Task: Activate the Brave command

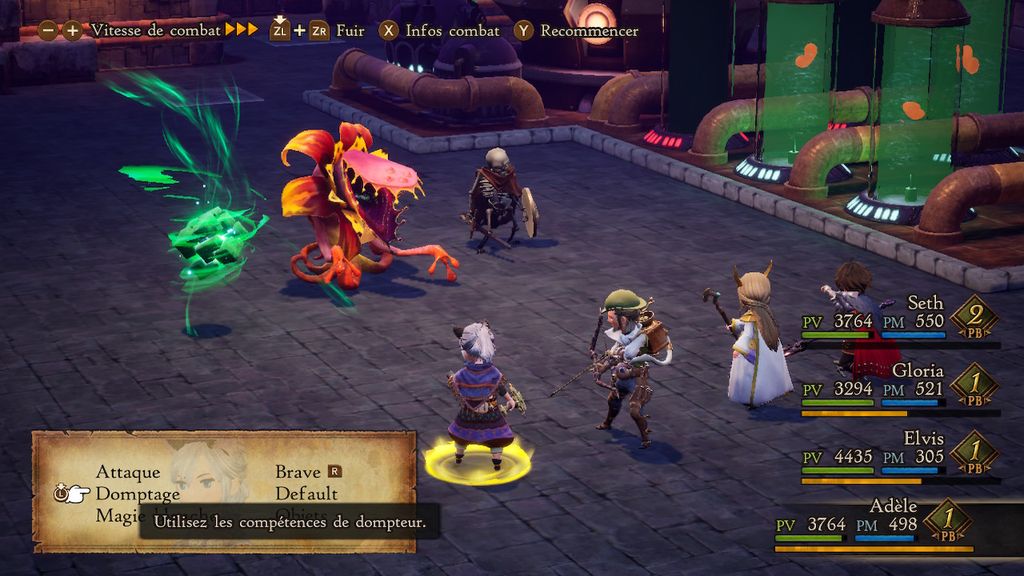Action: pyautogui.click(x=298, y=472)
